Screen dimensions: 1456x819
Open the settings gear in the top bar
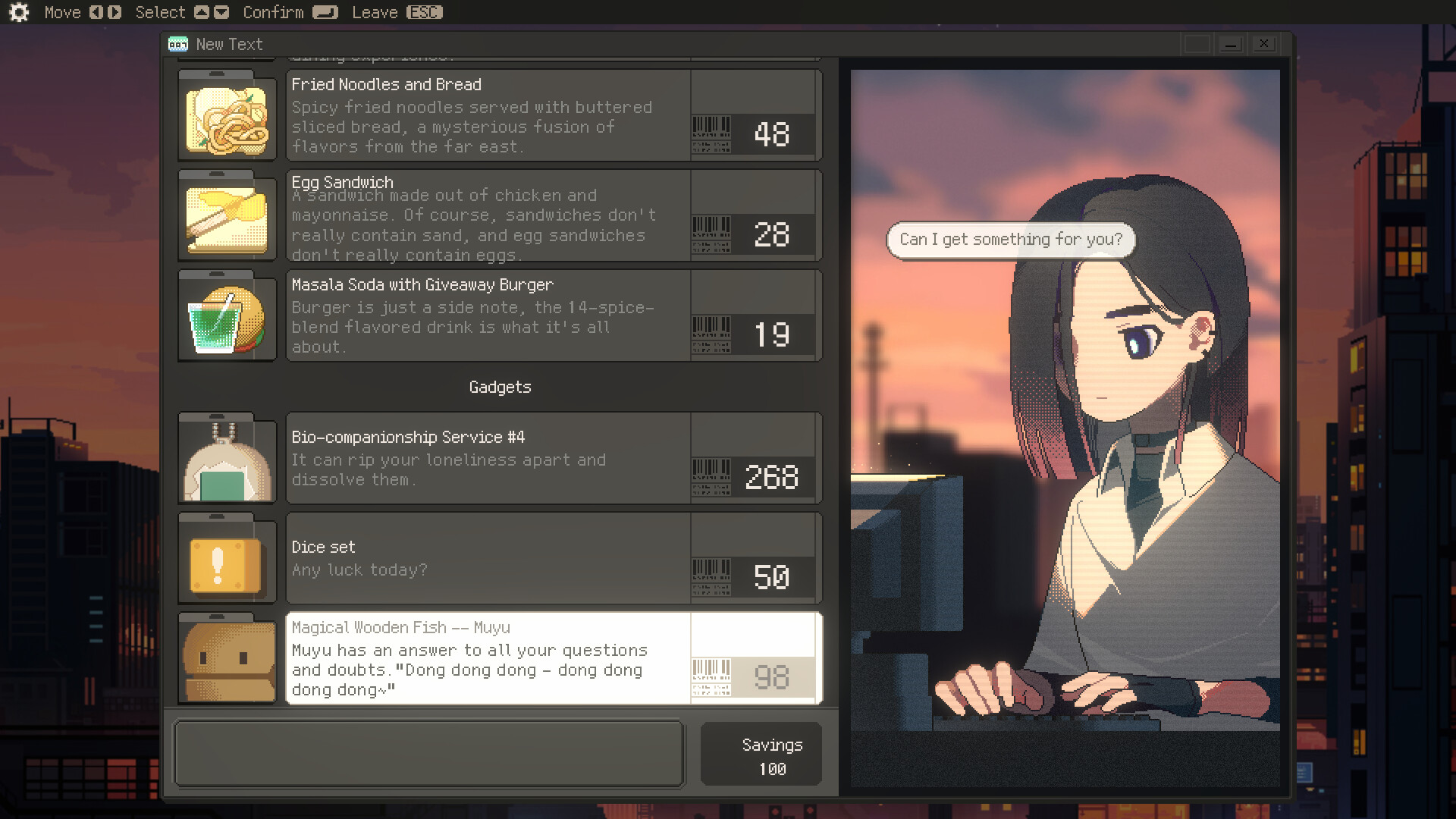18,12
